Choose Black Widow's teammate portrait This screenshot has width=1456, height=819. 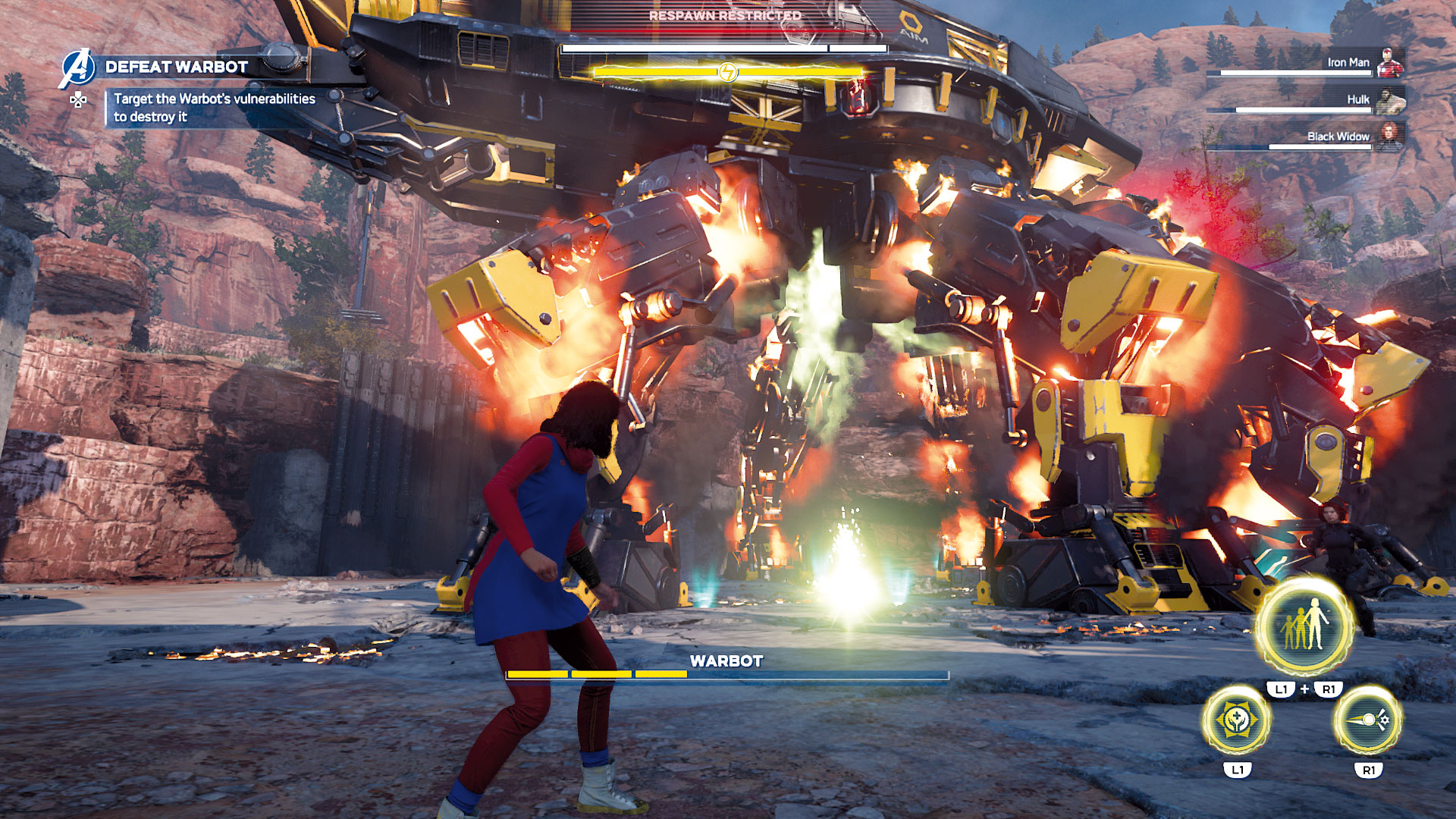[x=1390, y=136]
